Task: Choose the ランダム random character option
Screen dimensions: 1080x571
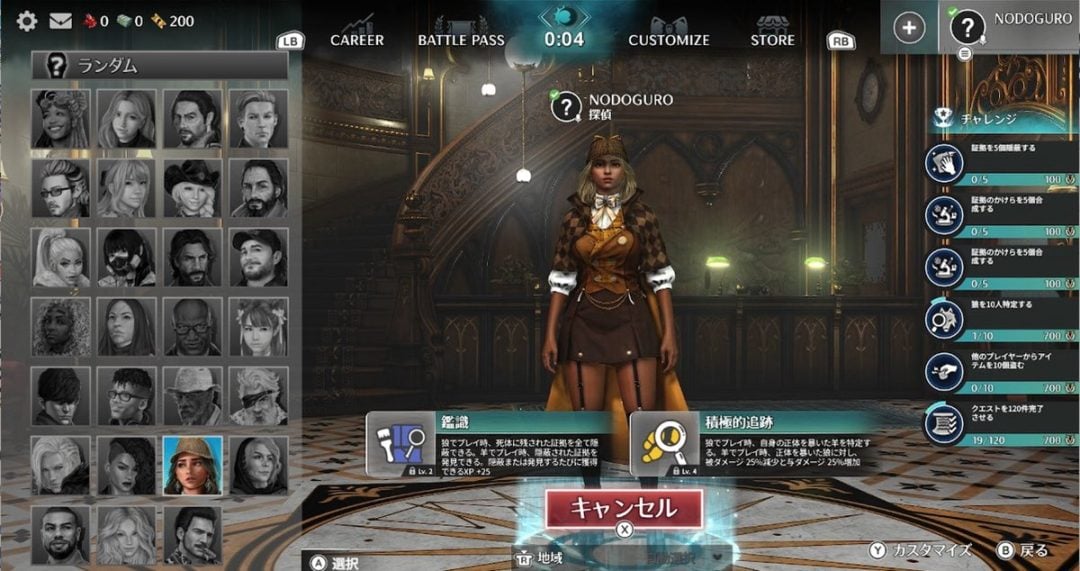Action: (160, 67)
